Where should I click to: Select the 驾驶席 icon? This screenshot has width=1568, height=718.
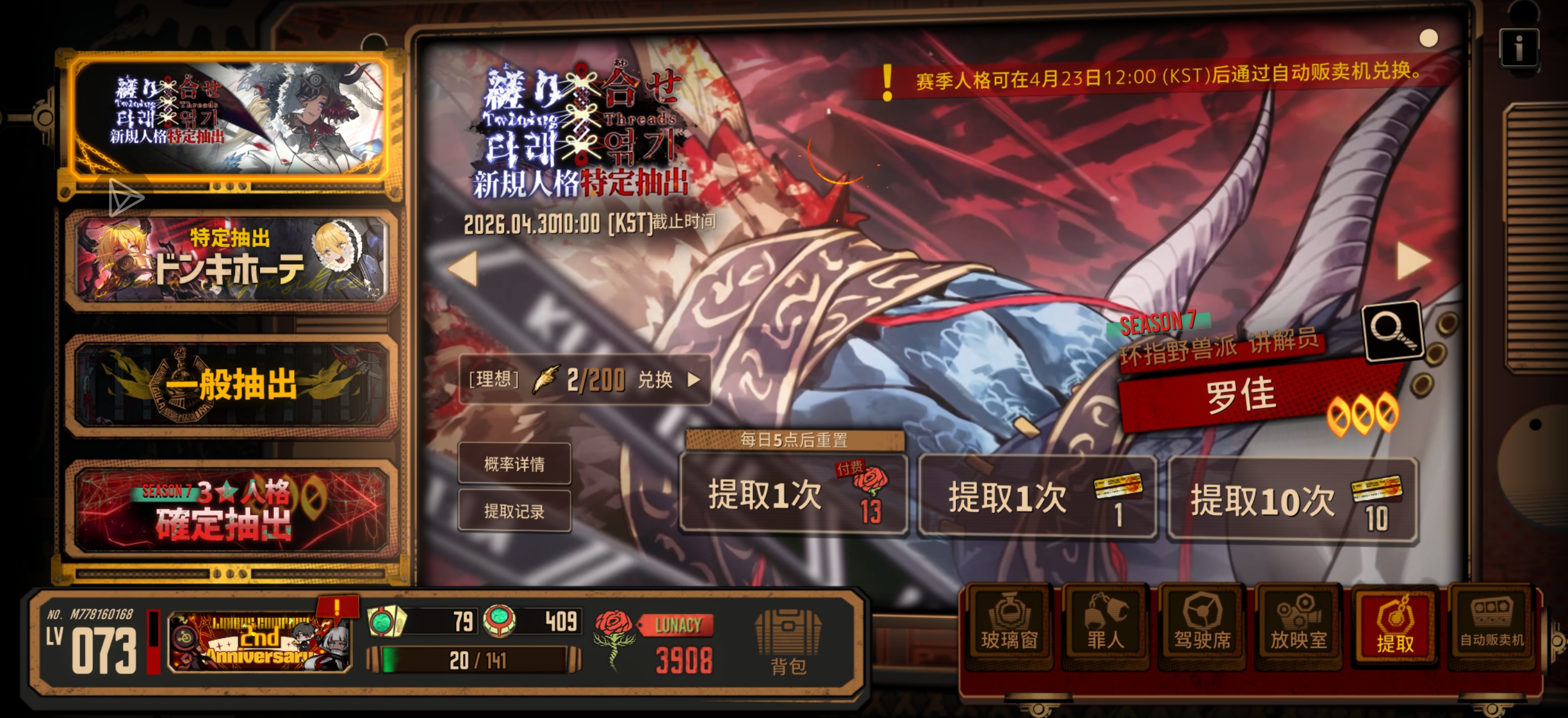[x=1203, y=627]
